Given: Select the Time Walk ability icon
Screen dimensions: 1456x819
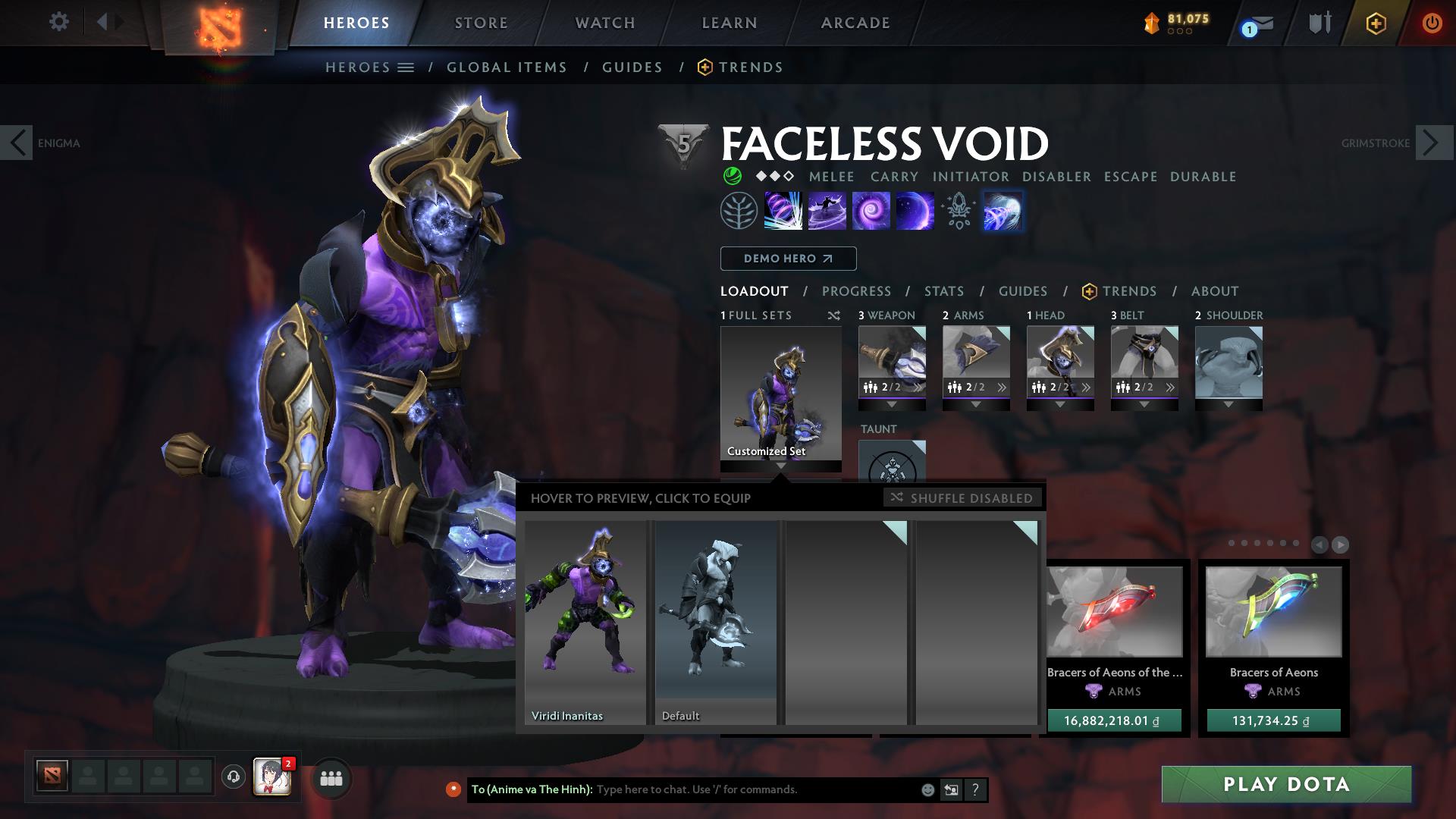Looking at the screenshot, I should click(x=781, y=211).
